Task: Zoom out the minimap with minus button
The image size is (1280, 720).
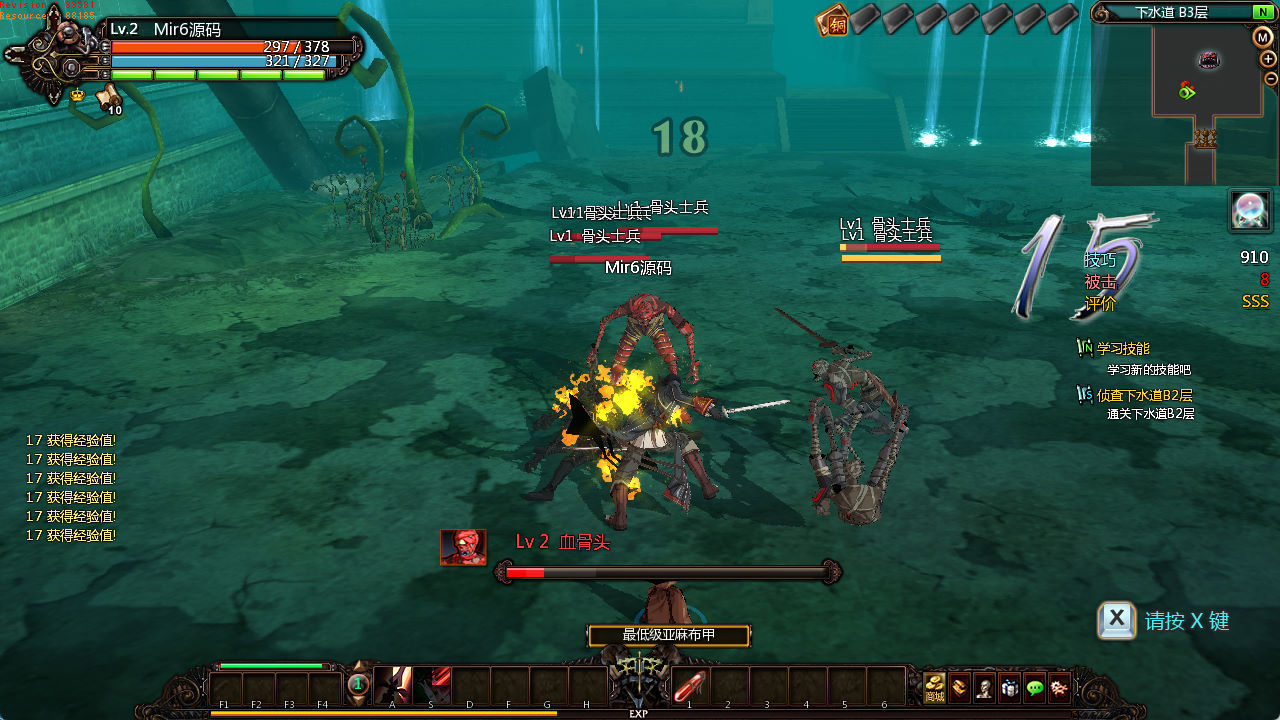Action: [x=1271, y=79]
